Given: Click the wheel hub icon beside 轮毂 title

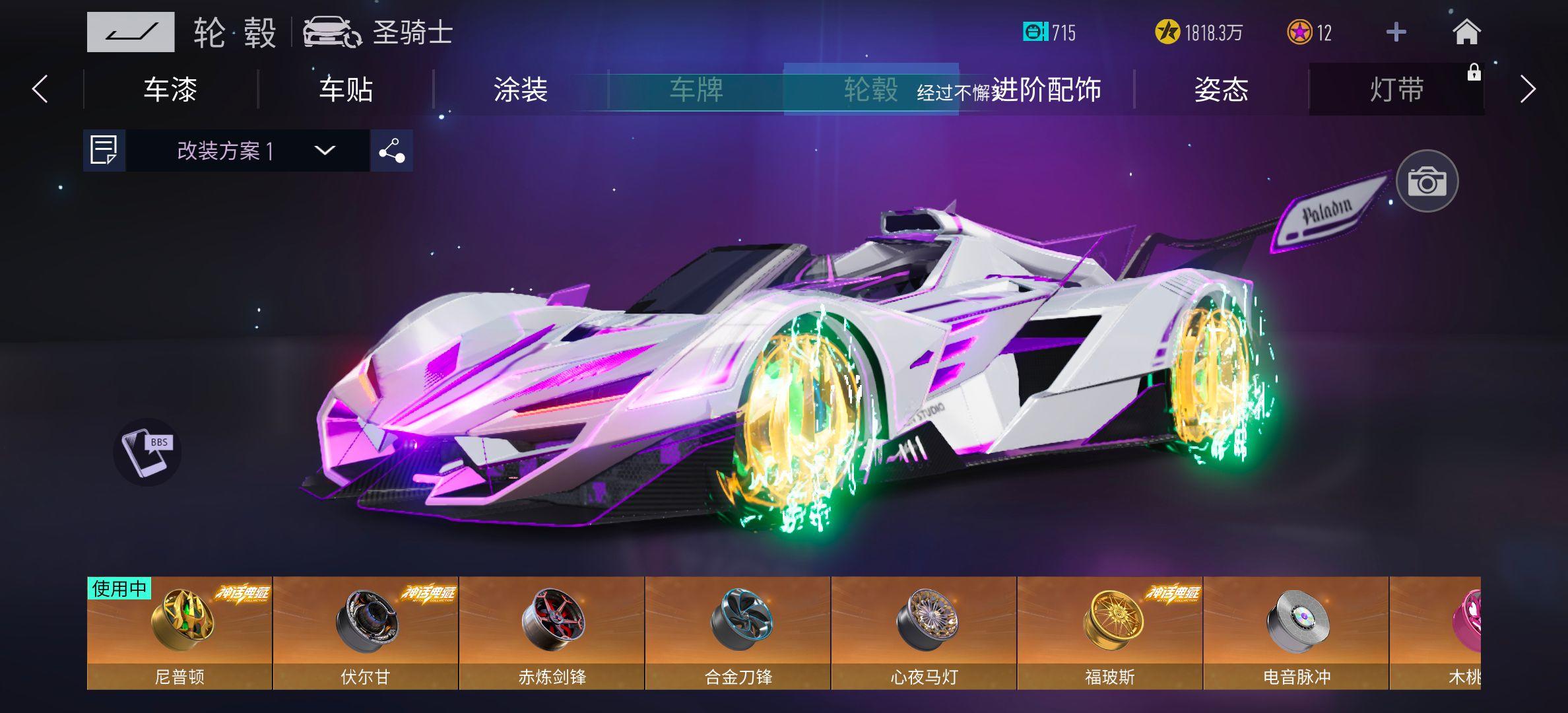Looking at the screenshot, I should point(129,31).
